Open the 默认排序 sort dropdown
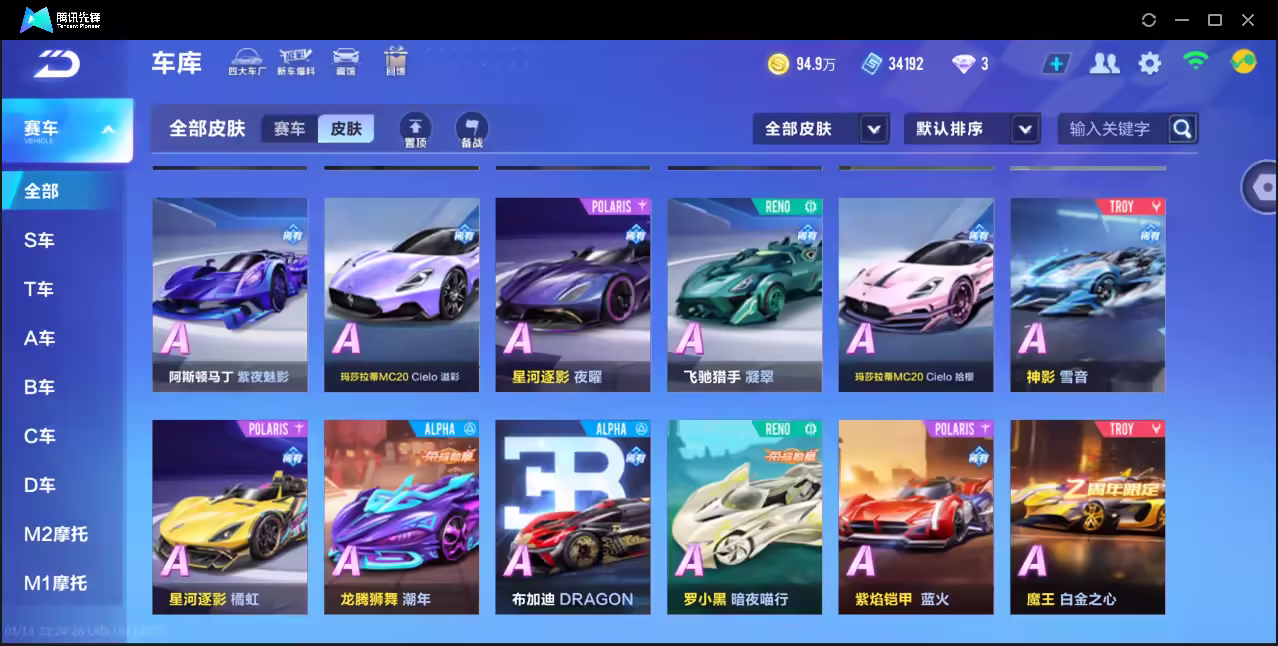The image size is (1278, 646). (971, 129)
